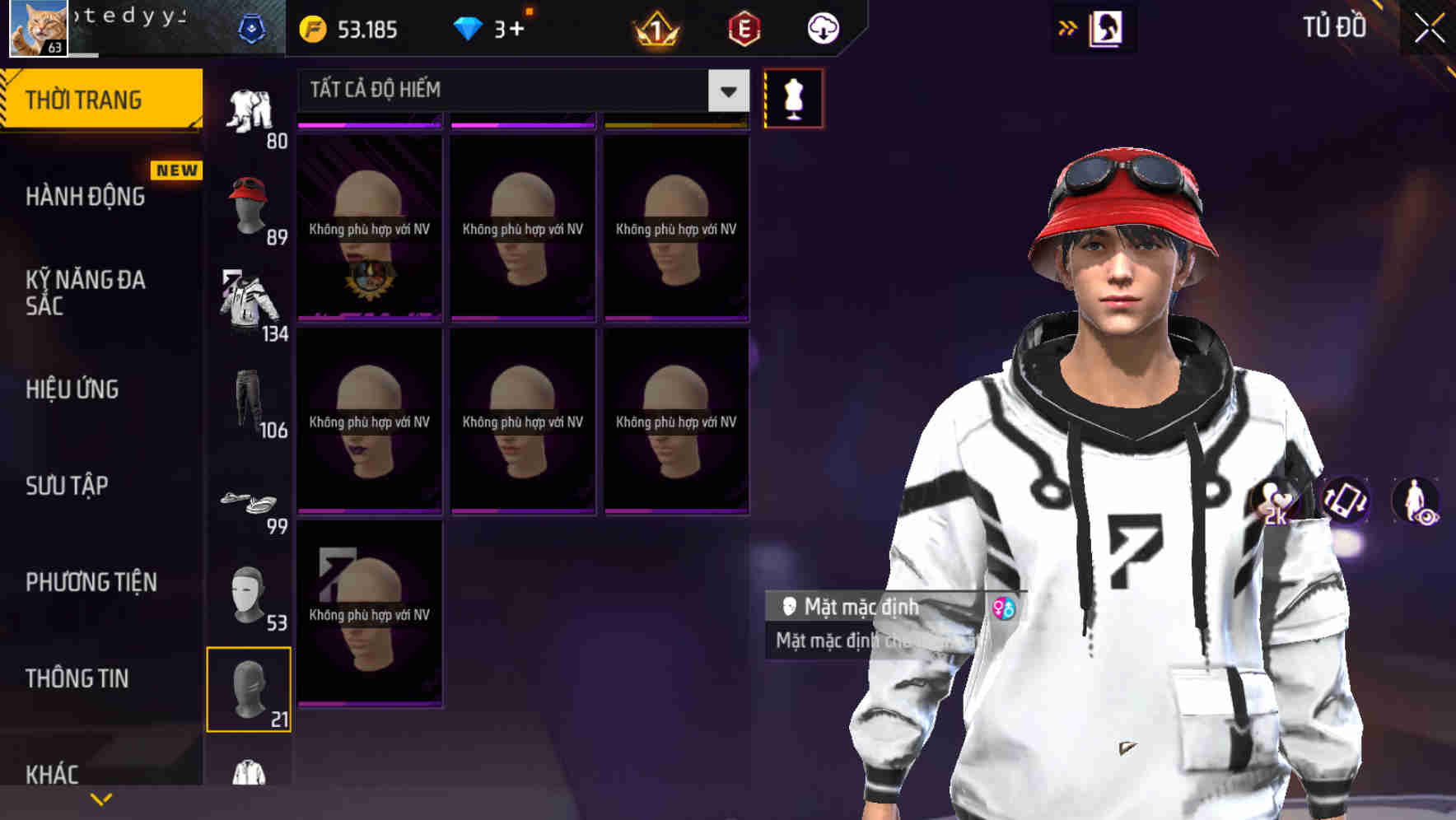Image resolution: width=1456 pixels, height=820 pixels.
Task: Click the pink rarity bar above first face item
Action: pyautogui.click(x=369, y=123)
